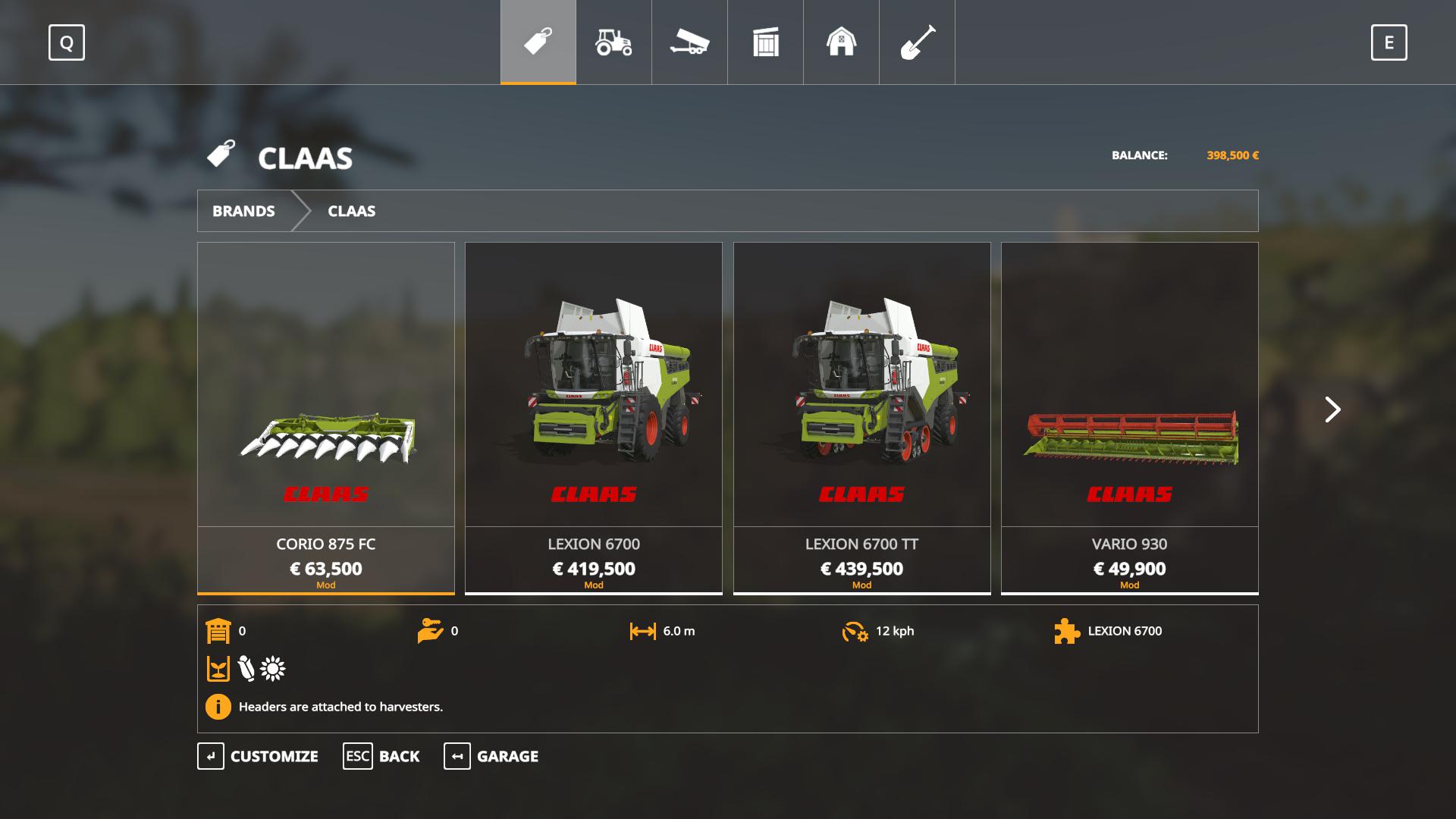Go BACK to the previous screen
The width and height of the screenshot is (1456, 819).
pos(381,756)
